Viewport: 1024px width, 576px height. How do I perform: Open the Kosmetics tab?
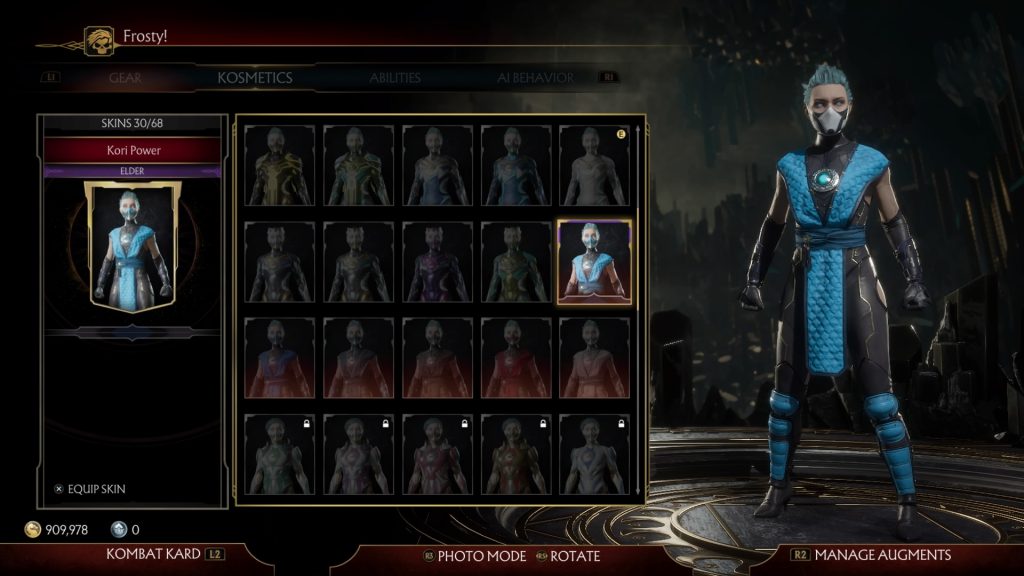(x=255, y=77)
